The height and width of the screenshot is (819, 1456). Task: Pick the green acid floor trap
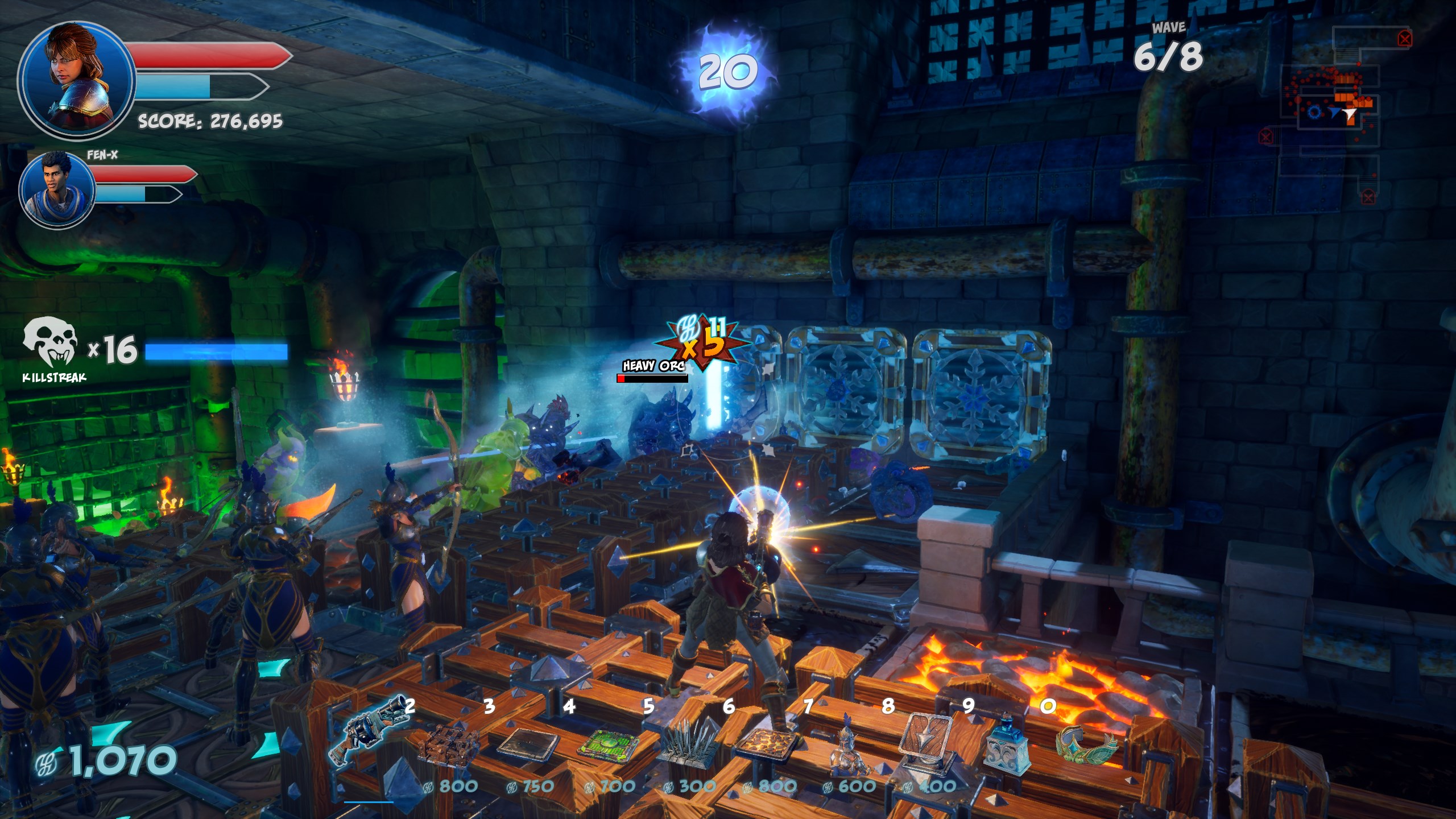[609, 744]
